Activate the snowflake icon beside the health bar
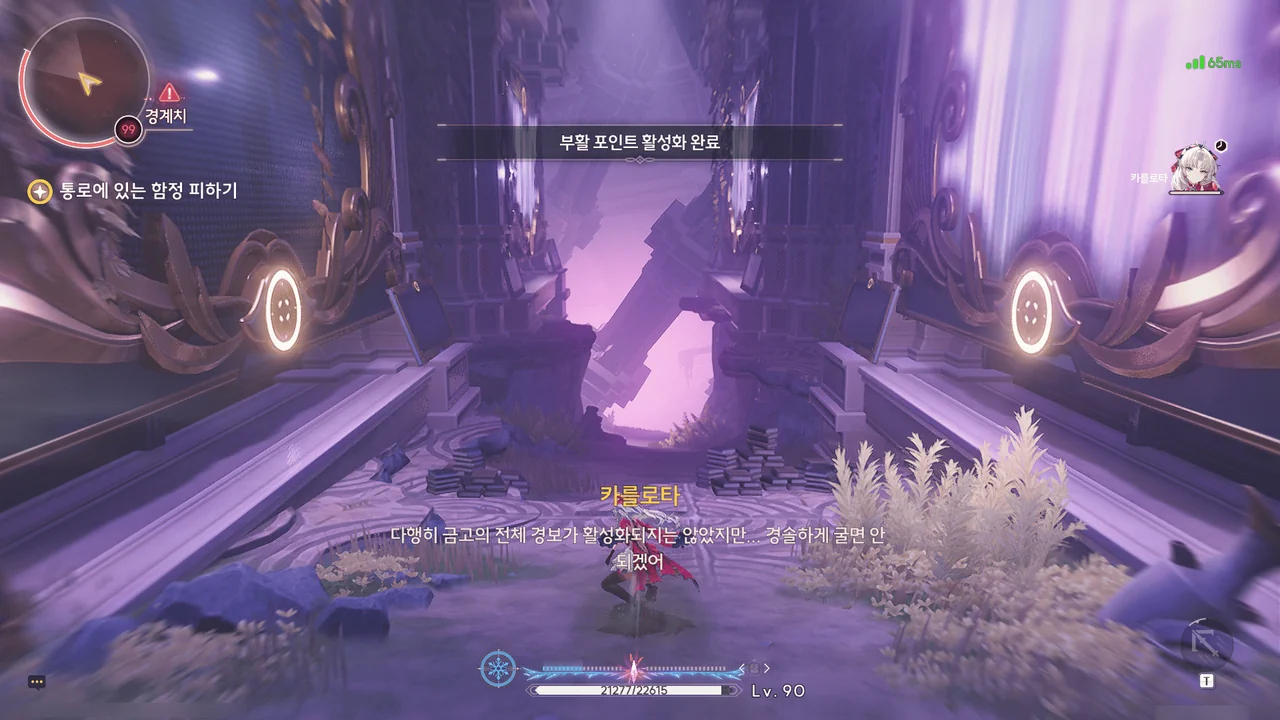 pyautogui.click(x=497, y=668)
